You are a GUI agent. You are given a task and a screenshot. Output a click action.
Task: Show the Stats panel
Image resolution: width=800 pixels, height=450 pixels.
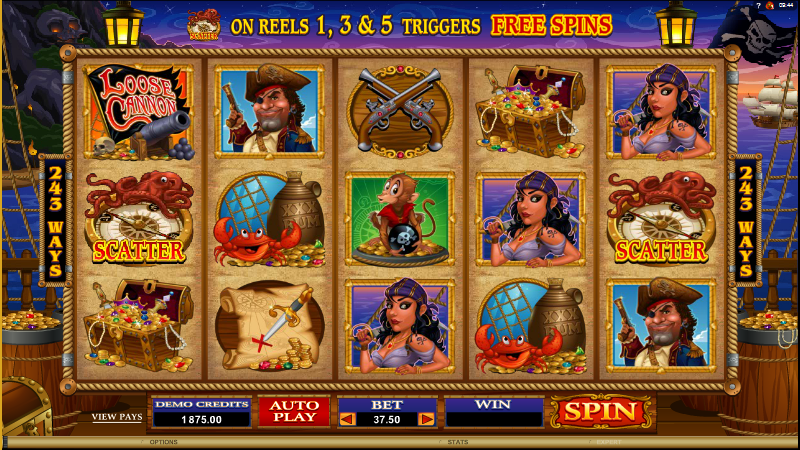click(x=458, y=441)
